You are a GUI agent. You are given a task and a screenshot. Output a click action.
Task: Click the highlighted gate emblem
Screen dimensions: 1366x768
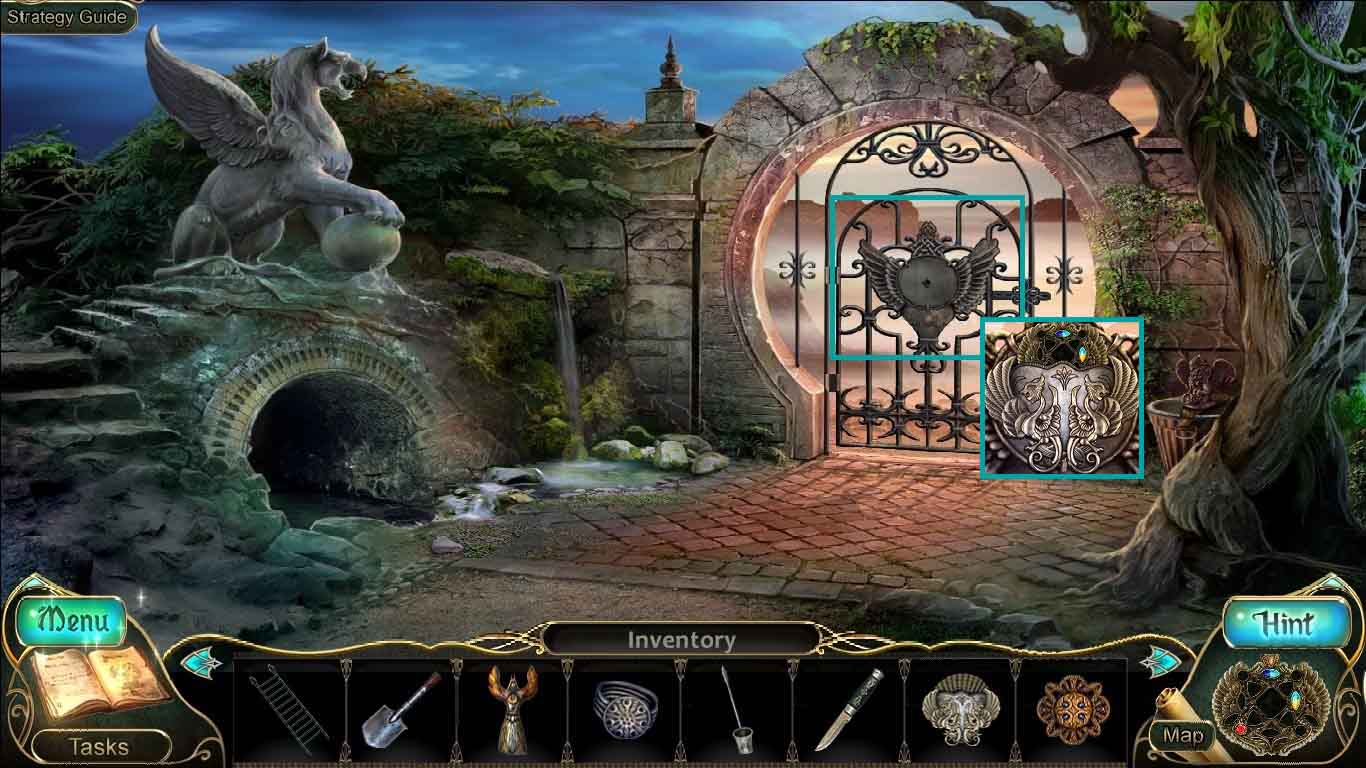click(928, 278)
